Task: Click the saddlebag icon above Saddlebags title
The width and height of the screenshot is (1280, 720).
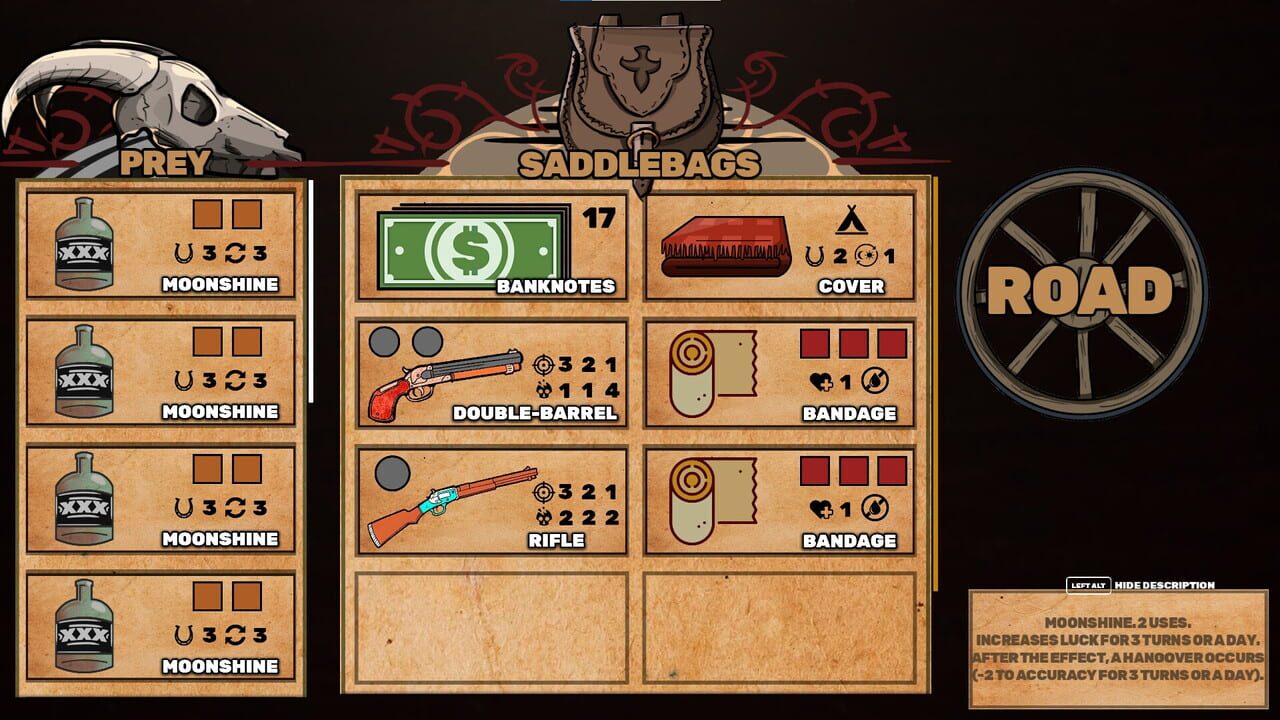Action: [637, 75]
